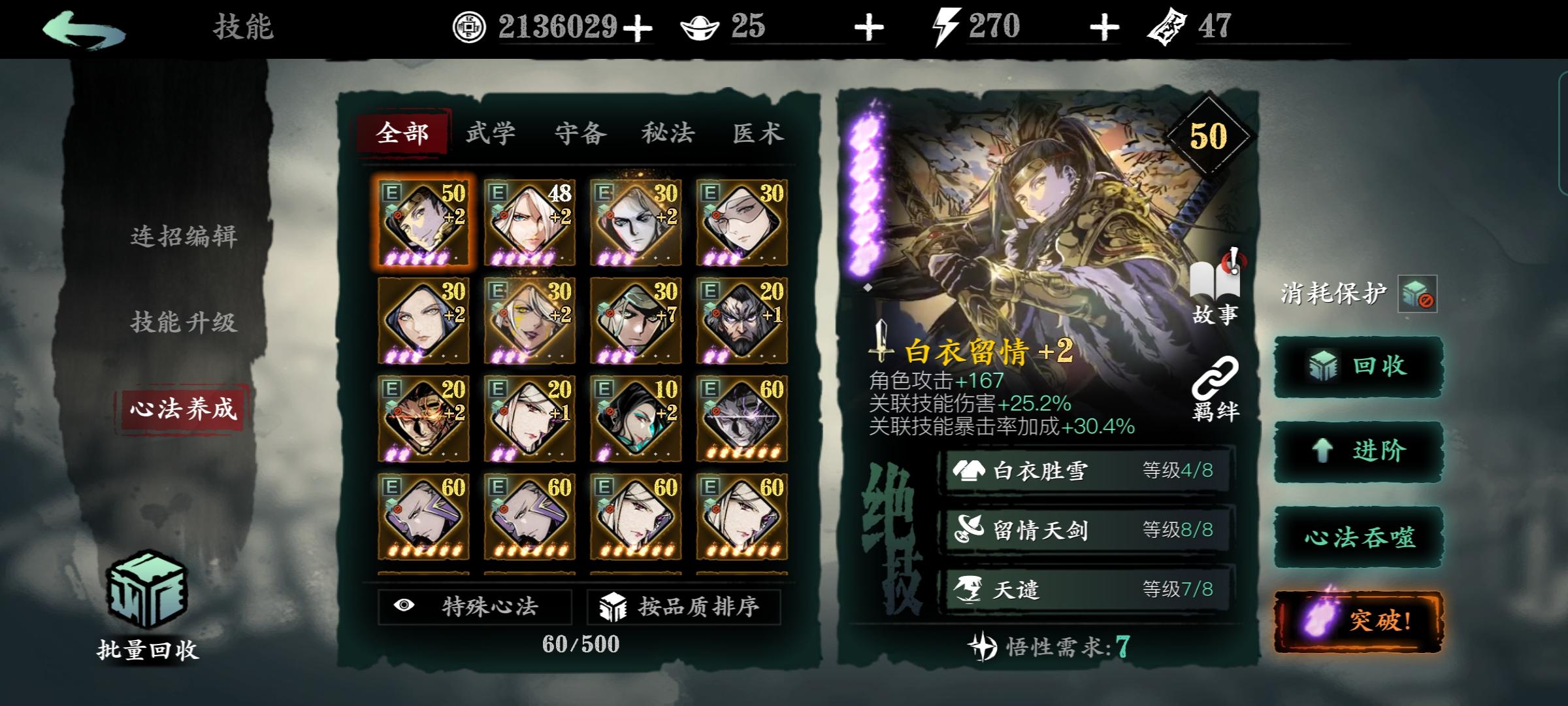Open the 秘法 category tab
This screenshot has width=1568, height=706.
[x=668, y=133]
